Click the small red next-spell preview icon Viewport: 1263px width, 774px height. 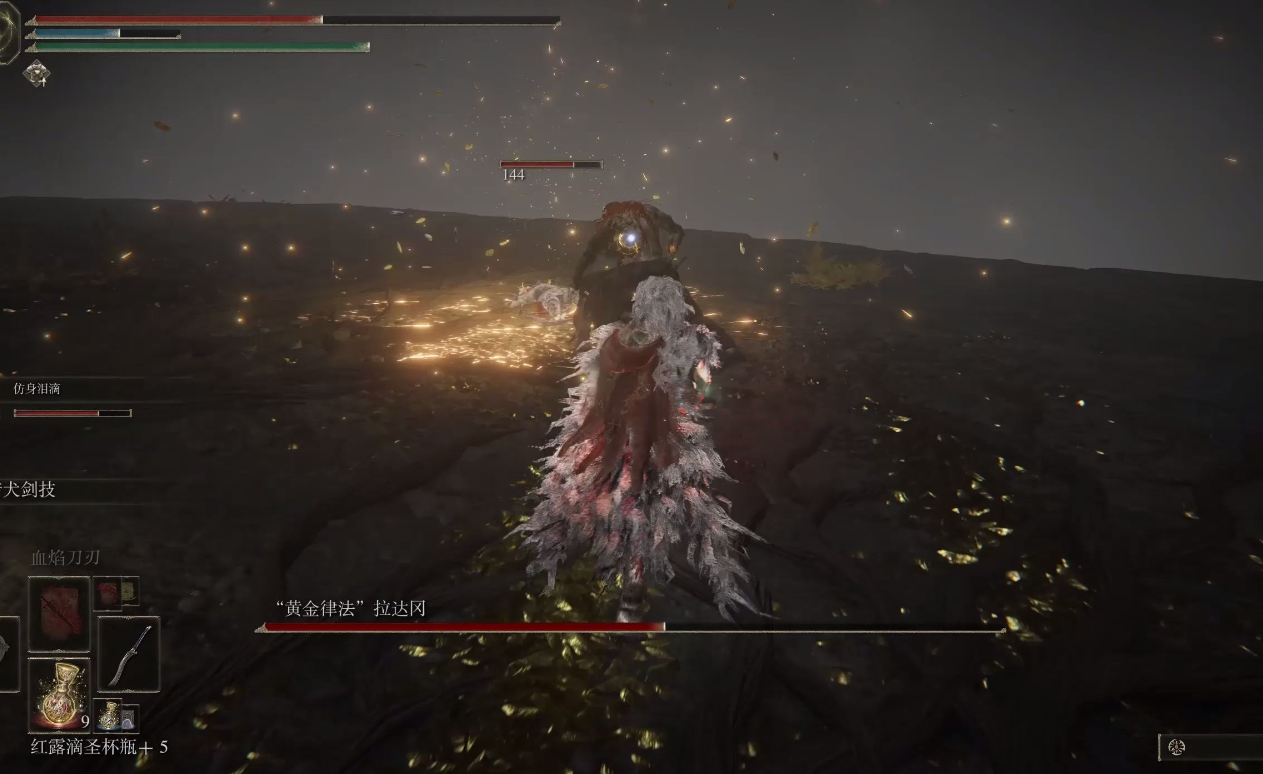coord(107,592)
